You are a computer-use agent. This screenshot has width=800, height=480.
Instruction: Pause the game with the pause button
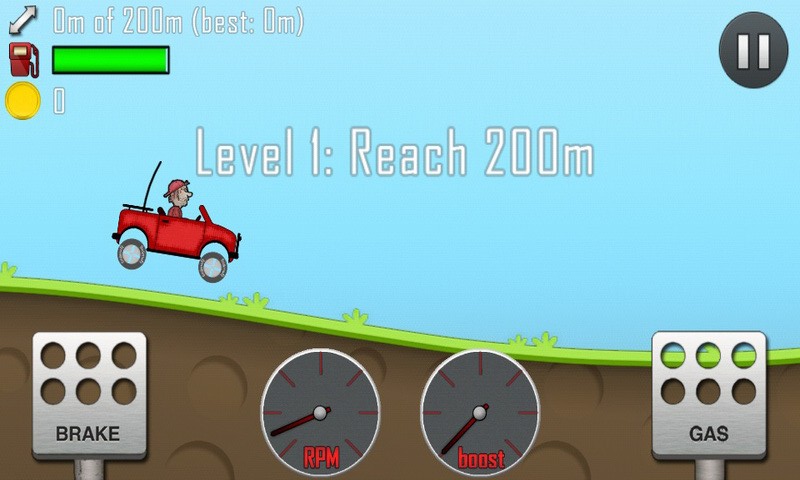pyautogui.click(x=753, y=50)
